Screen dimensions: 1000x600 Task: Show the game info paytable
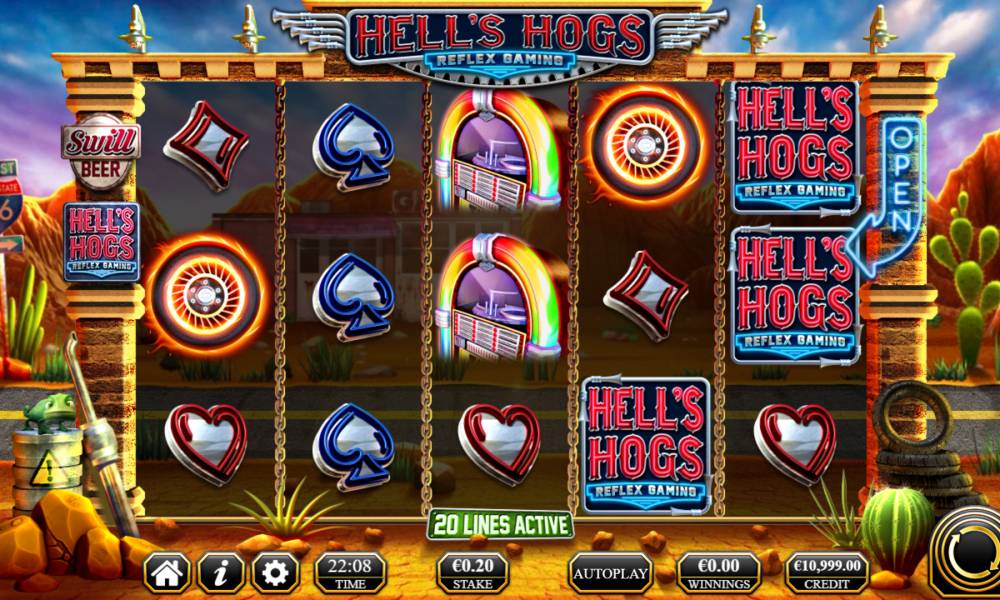pos(221,573)
